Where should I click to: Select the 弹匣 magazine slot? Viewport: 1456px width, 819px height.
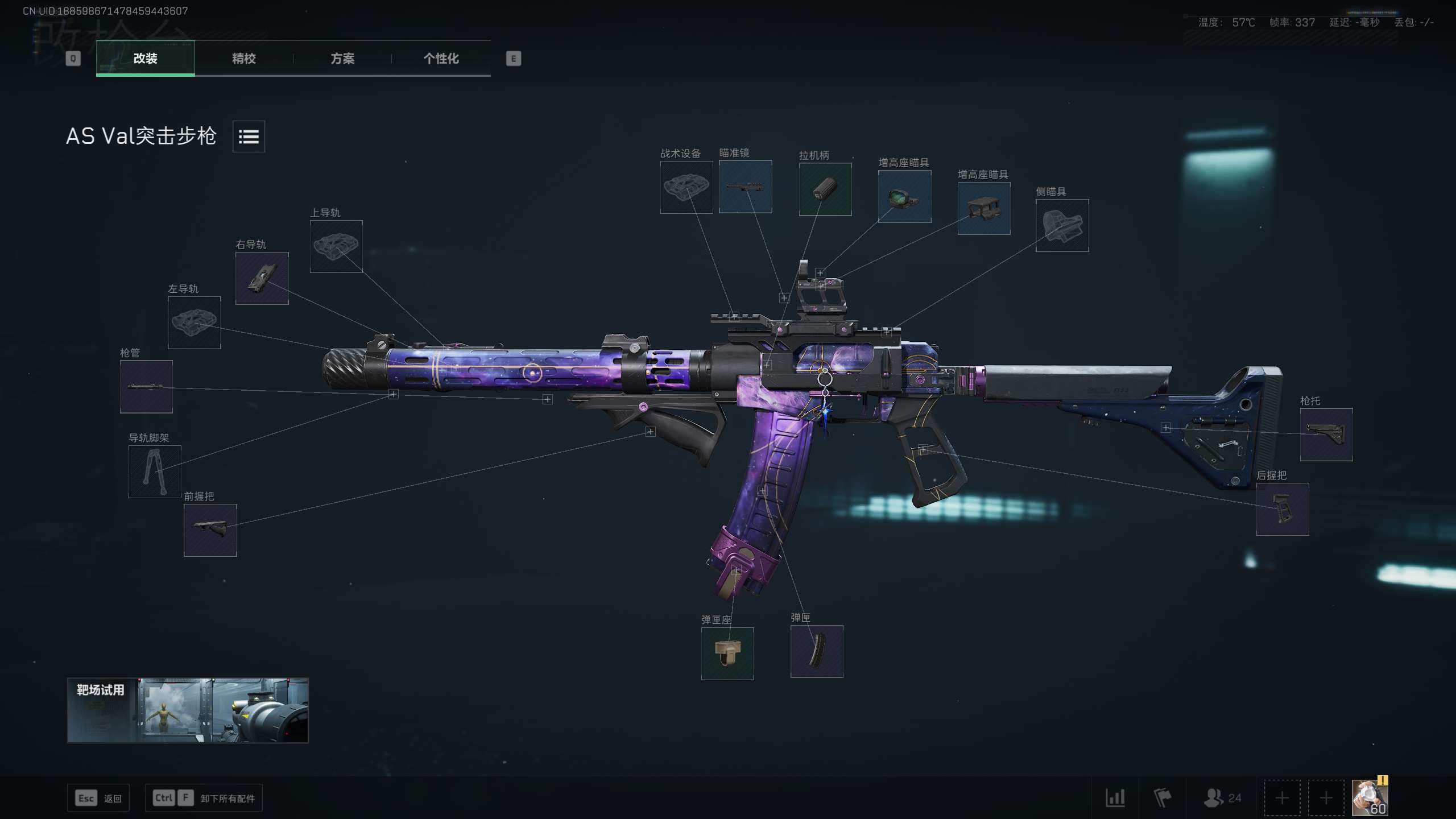tap(816, 651)
